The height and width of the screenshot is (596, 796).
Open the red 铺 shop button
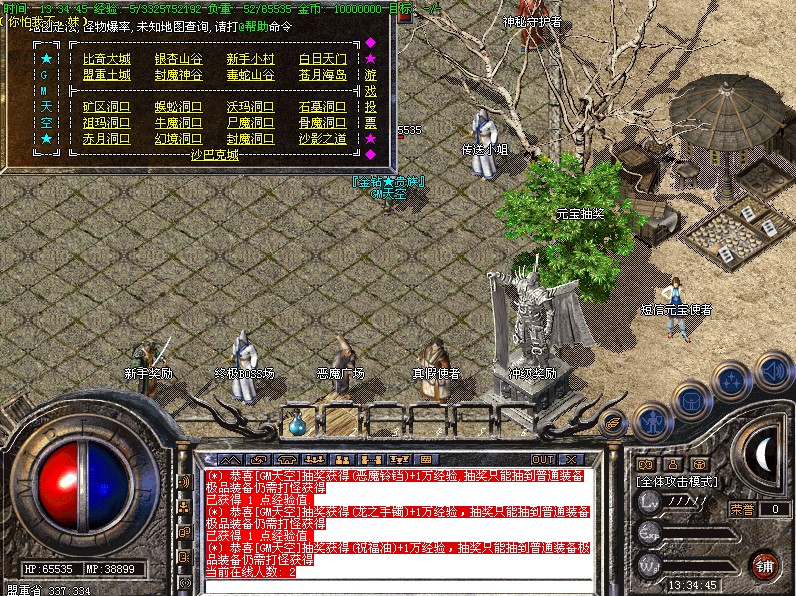pos(765,563)
